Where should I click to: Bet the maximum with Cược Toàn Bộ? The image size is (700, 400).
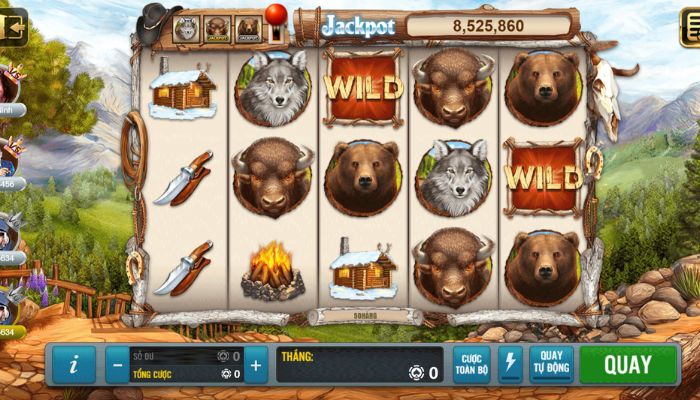pos(471,365)
